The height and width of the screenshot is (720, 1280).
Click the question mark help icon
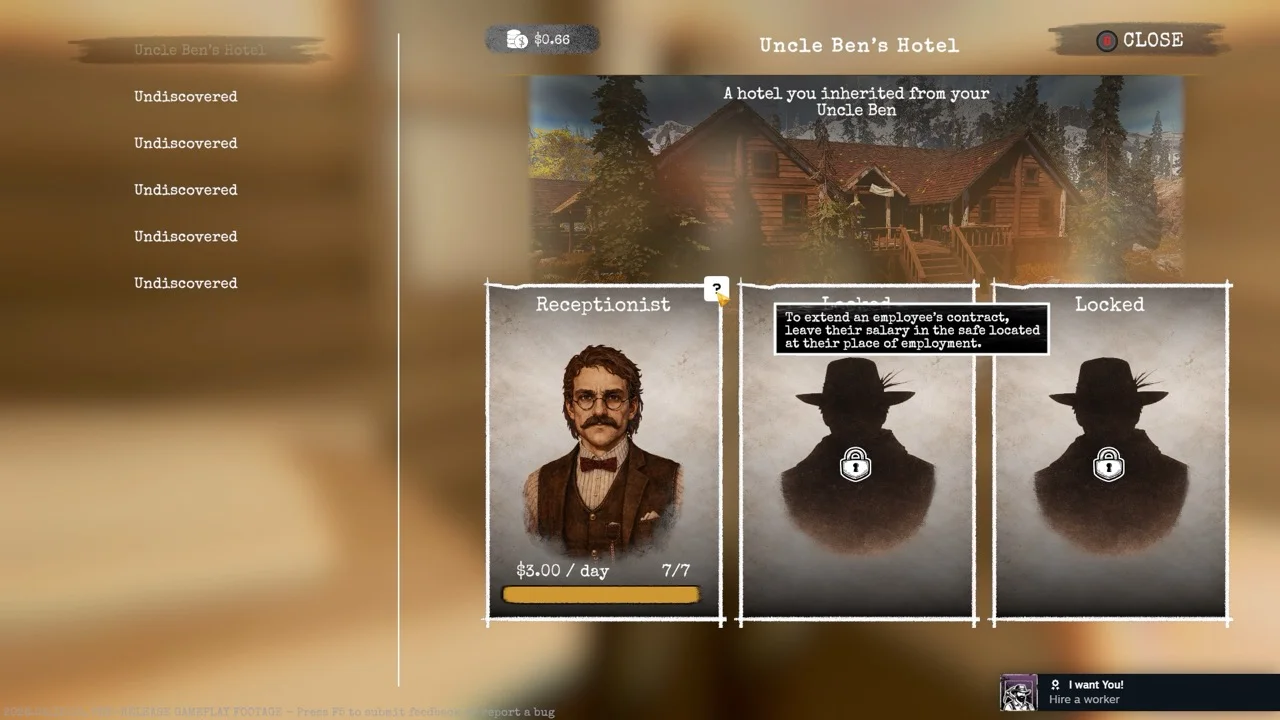(x=716, y=289)
